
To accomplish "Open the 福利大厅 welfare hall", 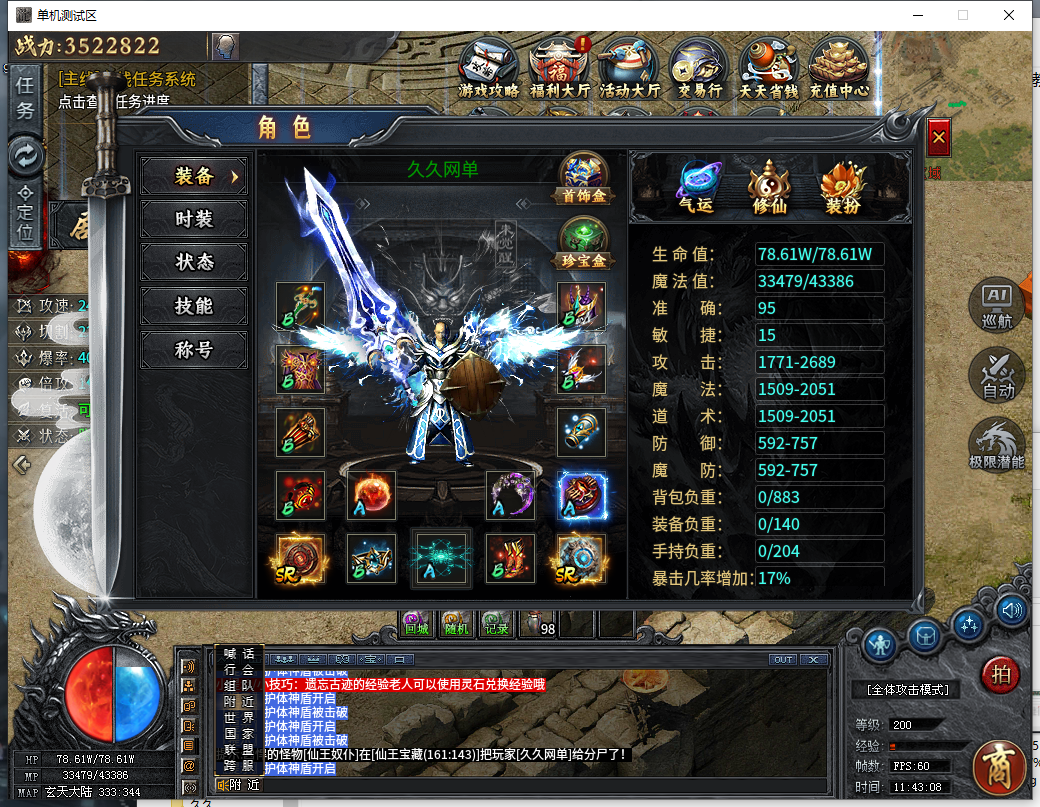I will 560,68.
